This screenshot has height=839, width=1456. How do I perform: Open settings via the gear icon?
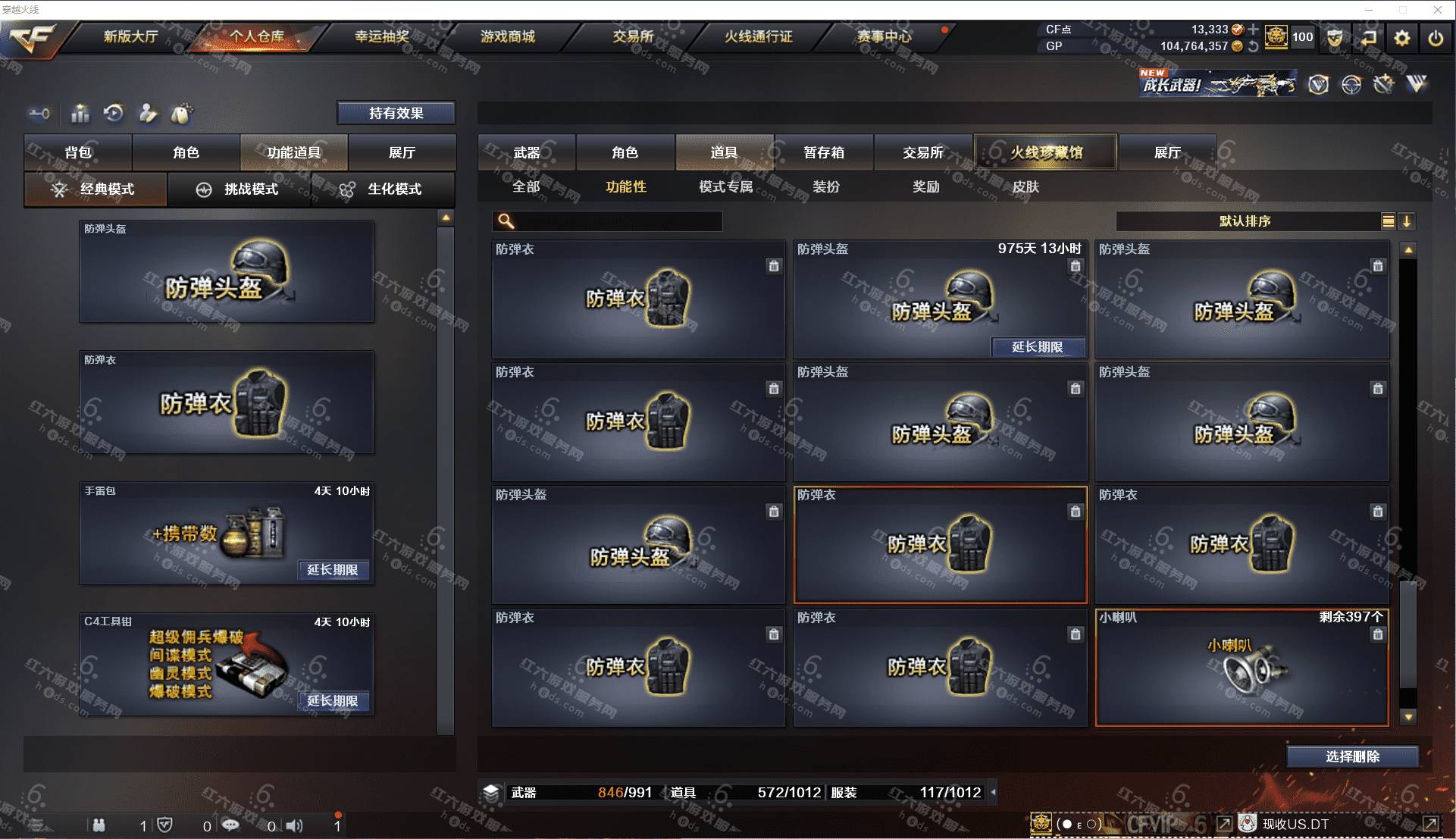click(x=1402, y=37)
